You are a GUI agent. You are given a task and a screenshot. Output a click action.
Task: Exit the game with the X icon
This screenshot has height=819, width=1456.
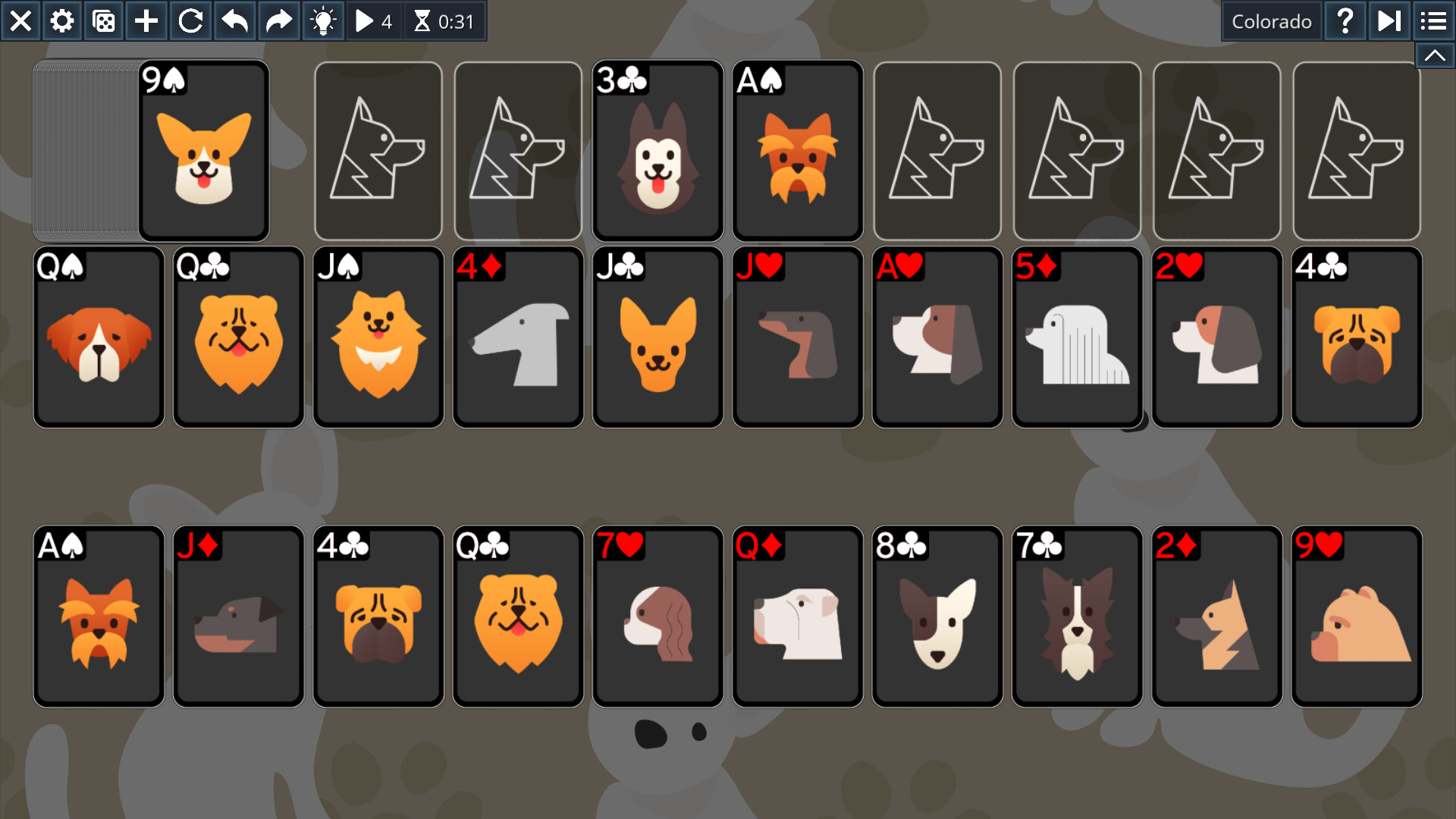20,20
